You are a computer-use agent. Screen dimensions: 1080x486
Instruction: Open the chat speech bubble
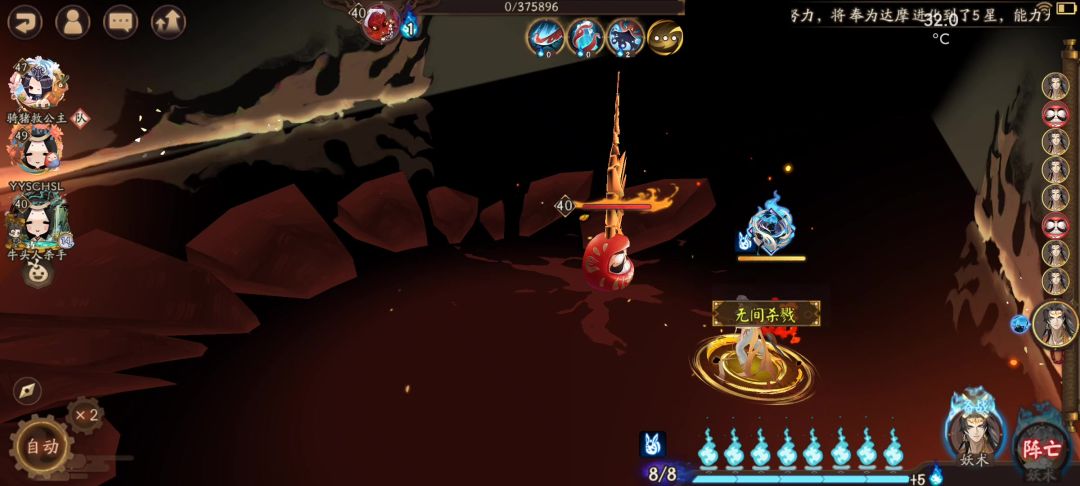click(121, 20)
